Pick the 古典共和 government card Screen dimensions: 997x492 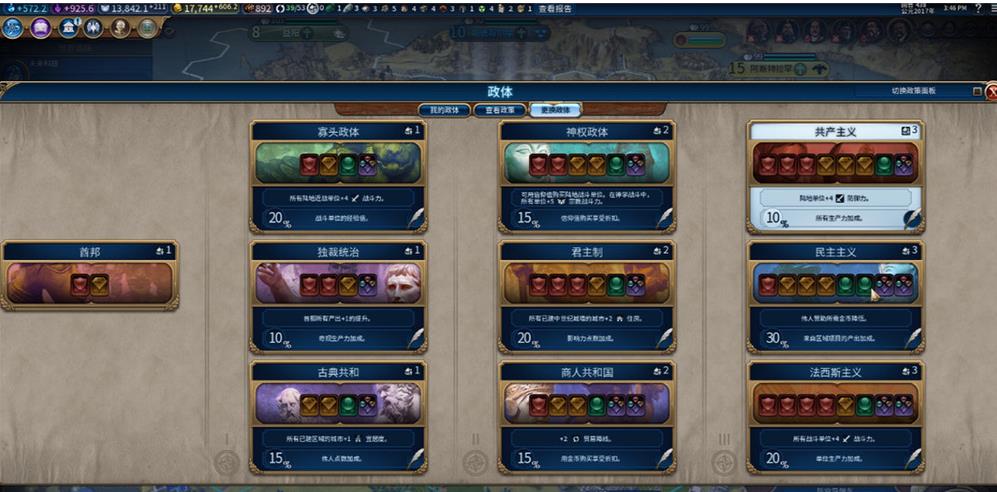tap(336, 372)
